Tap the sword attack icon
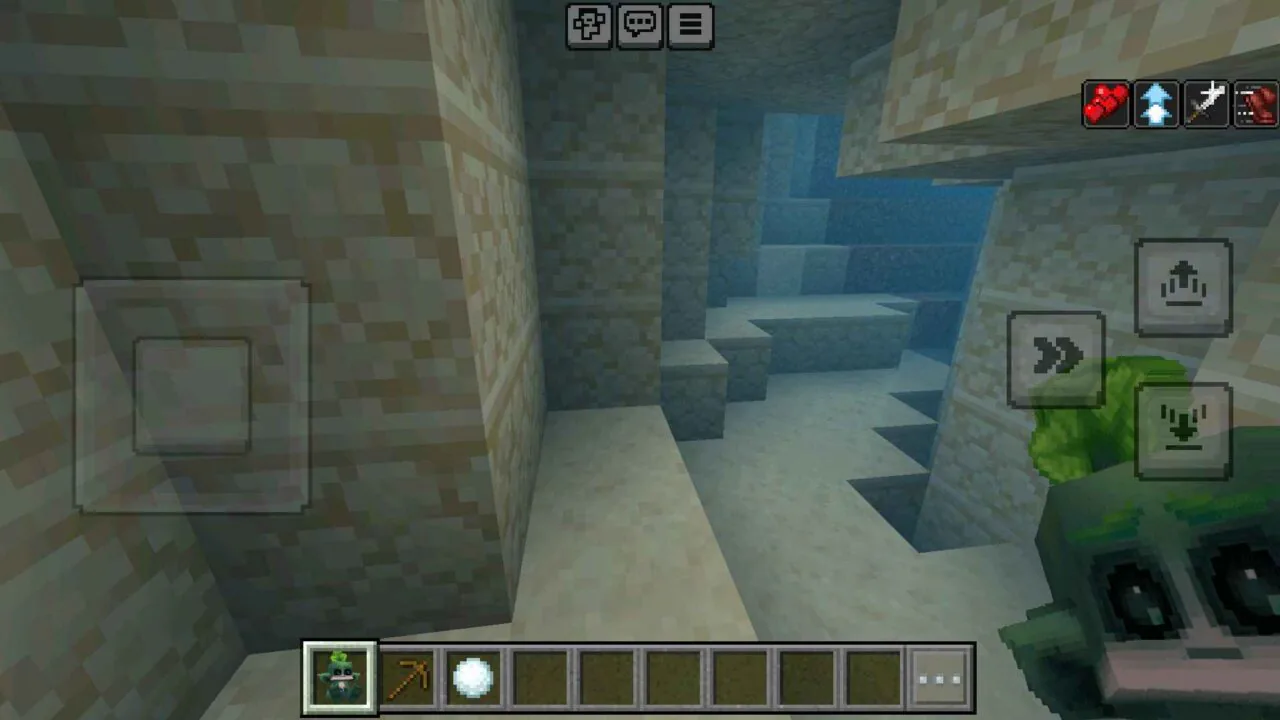Viewport: 1280px width, 720px height. pyautogui.click(x=1206, y=103)
